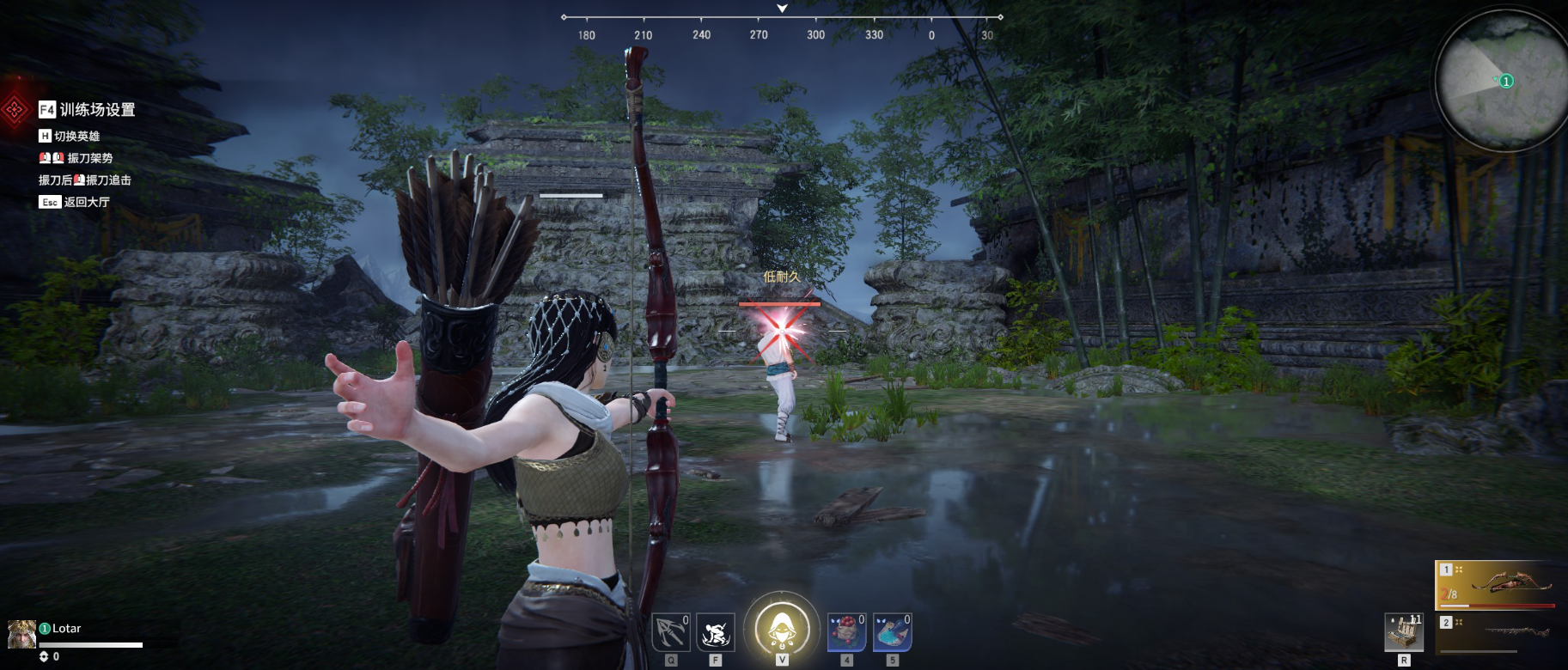The image size is (1568, 670).
Task: Select 返回大厅 to return to lobby
Action: tap(86, 202)
